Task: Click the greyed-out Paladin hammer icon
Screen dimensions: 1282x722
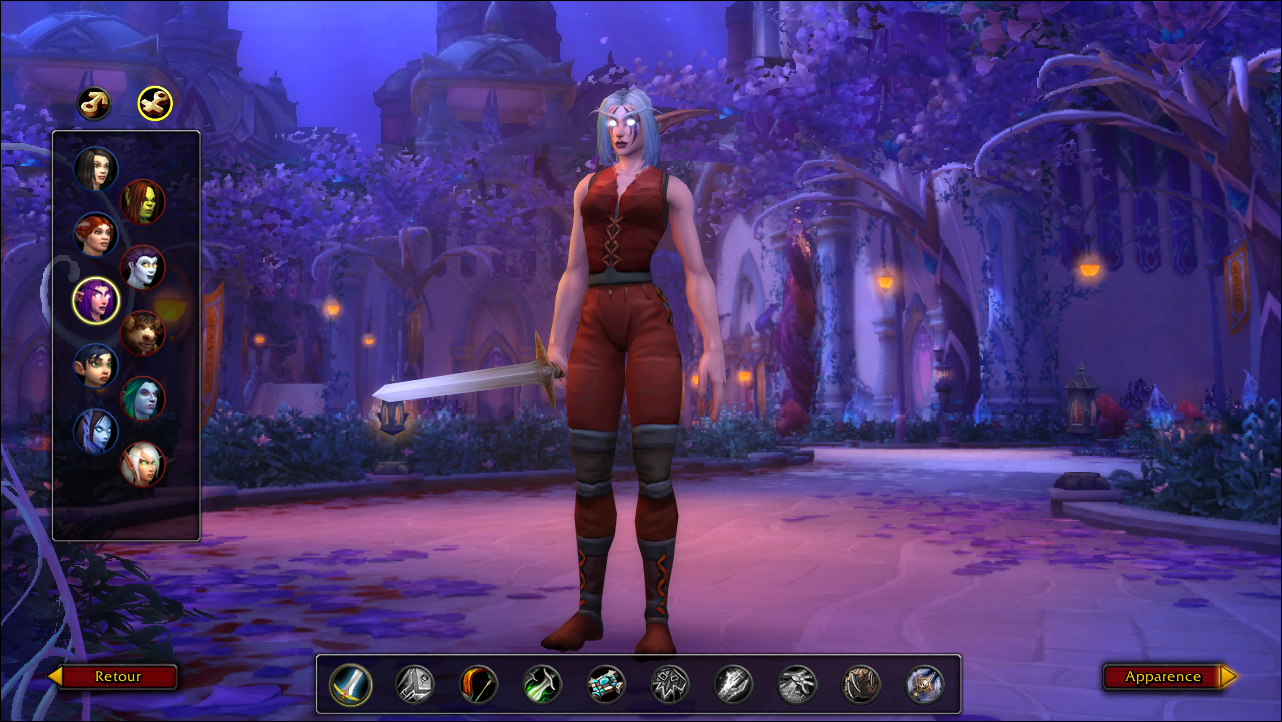Action: pyautogui.click(x=415, y=685)
